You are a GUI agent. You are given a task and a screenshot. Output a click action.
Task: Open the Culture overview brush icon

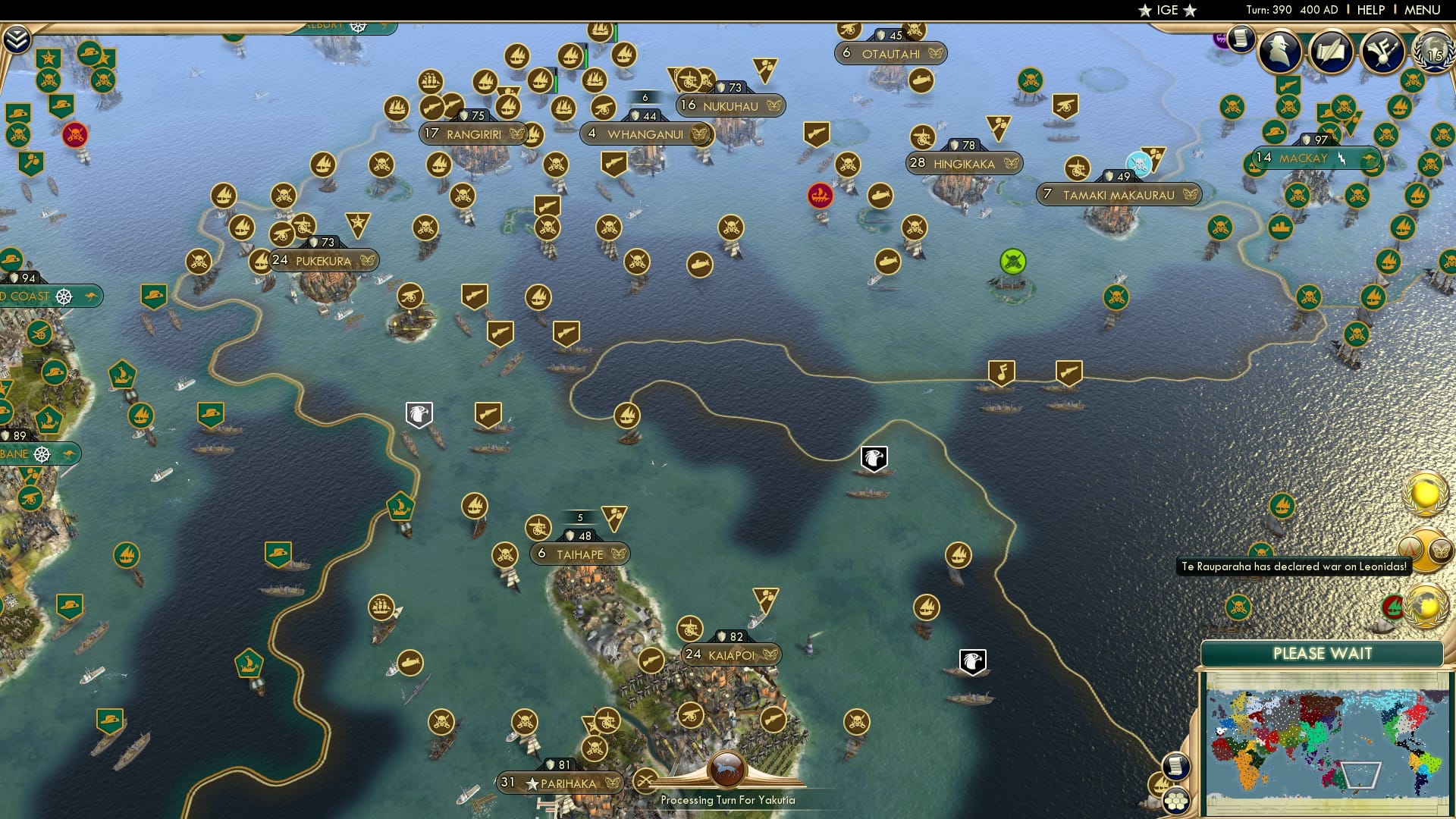point(1382,49)
